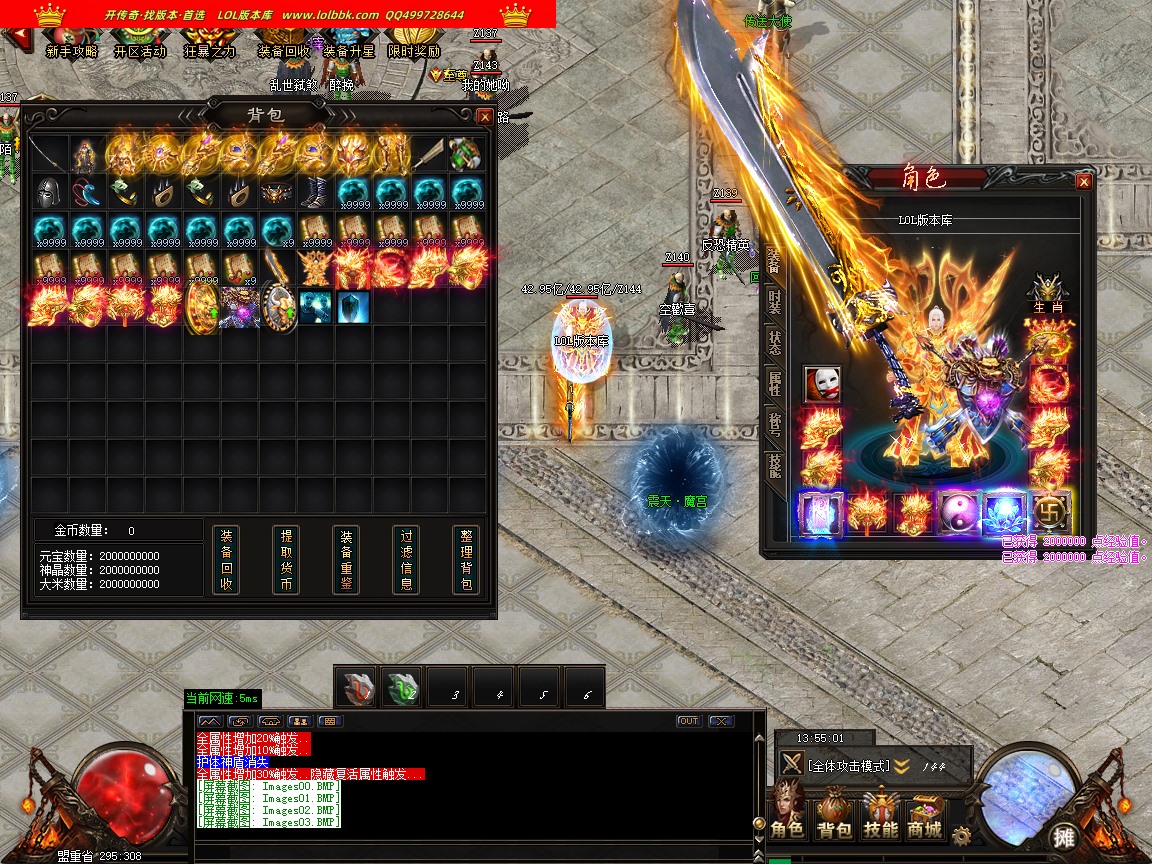Close the 角色 character panel
The width and height of the screenshot is (1152, 864).
pos(1083,182)
